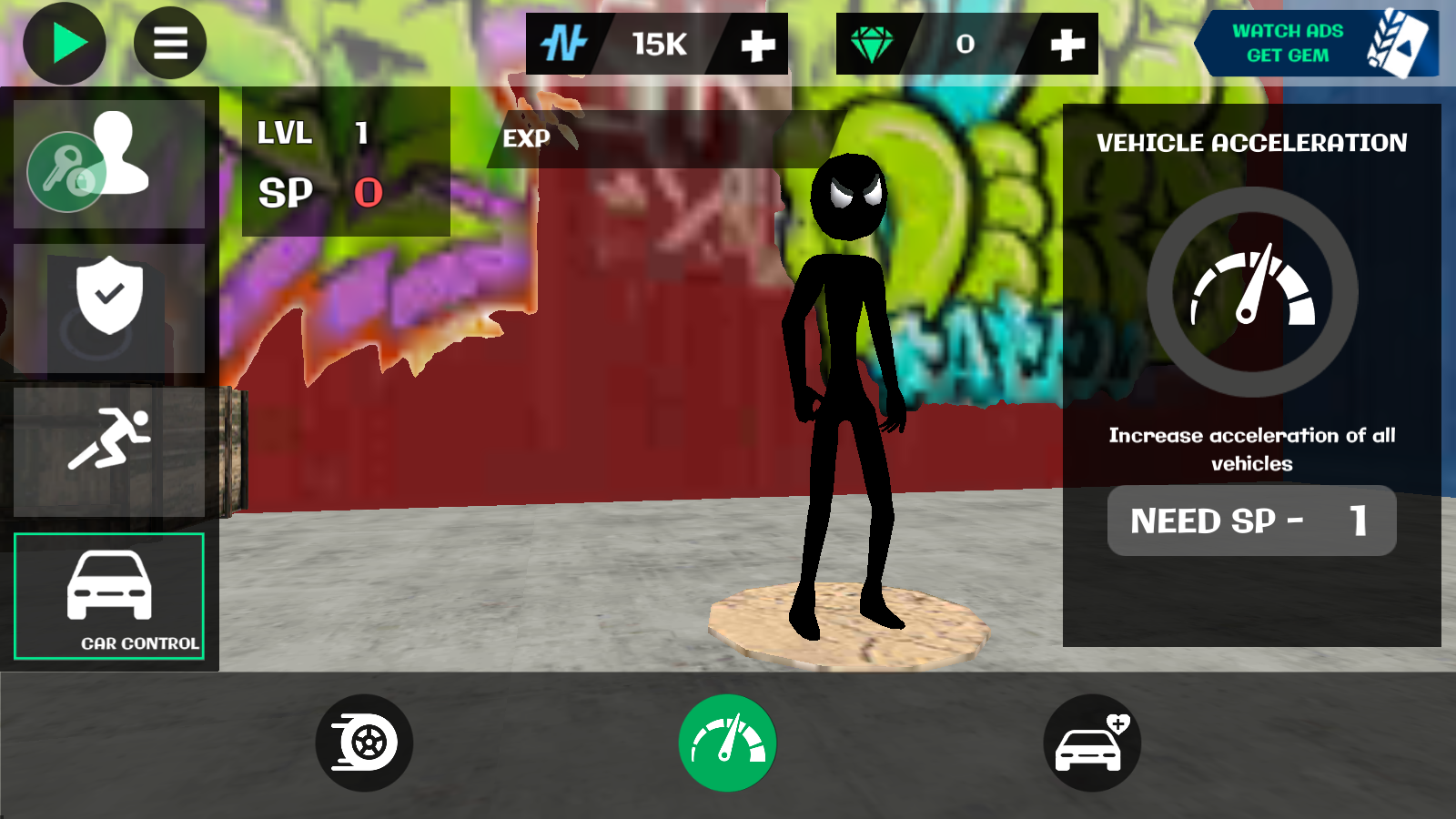Open the character and keys skill category
This screenshot has height=819, width=1456.
coord(109,164)
